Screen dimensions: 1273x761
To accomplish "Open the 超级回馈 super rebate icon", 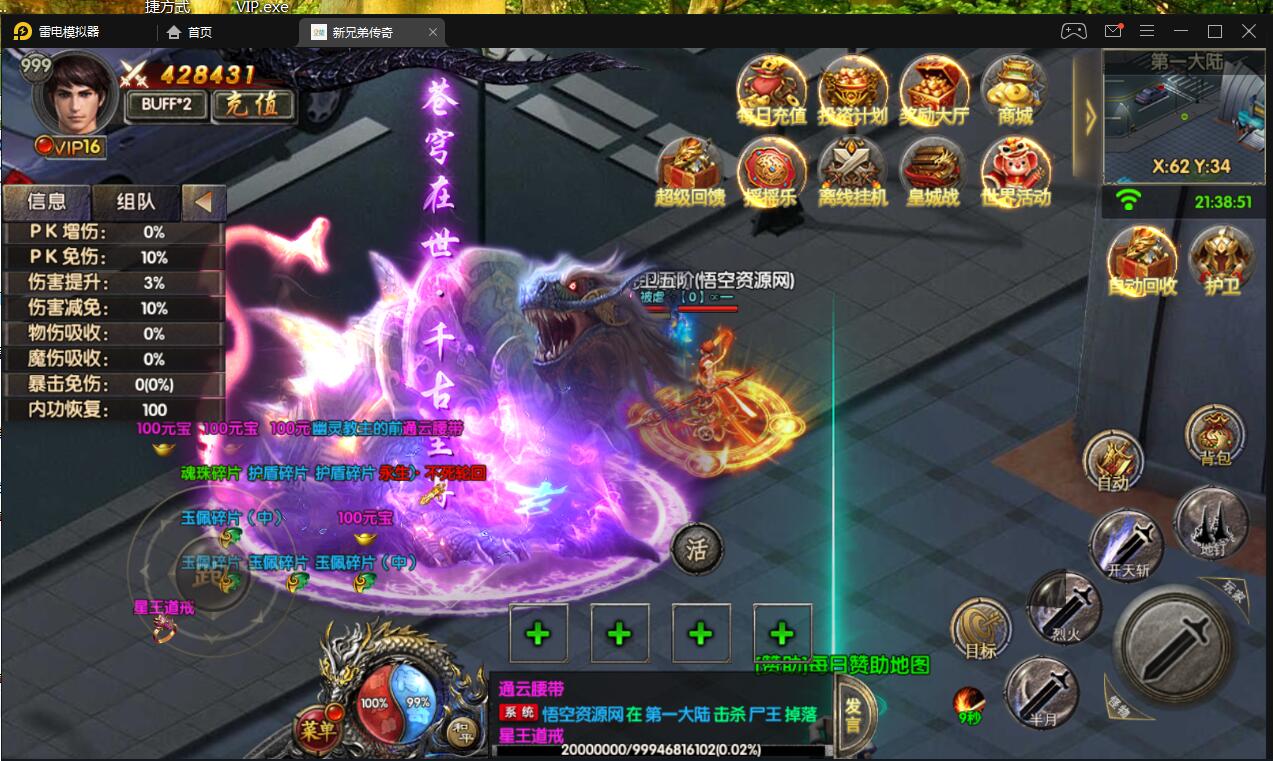I will click(x=690, y=171).
